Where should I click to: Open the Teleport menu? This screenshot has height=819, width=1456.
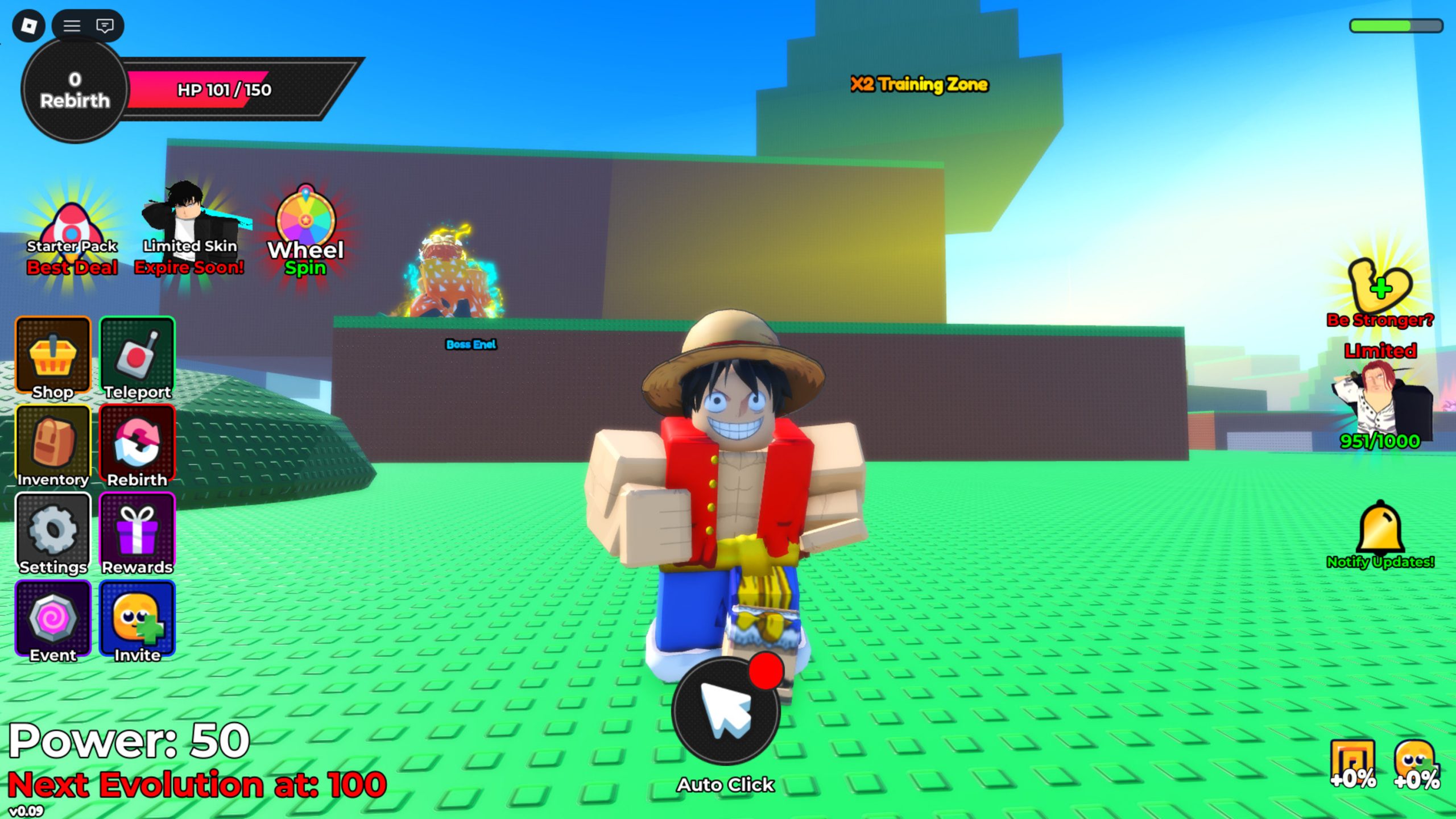[137, 357]
